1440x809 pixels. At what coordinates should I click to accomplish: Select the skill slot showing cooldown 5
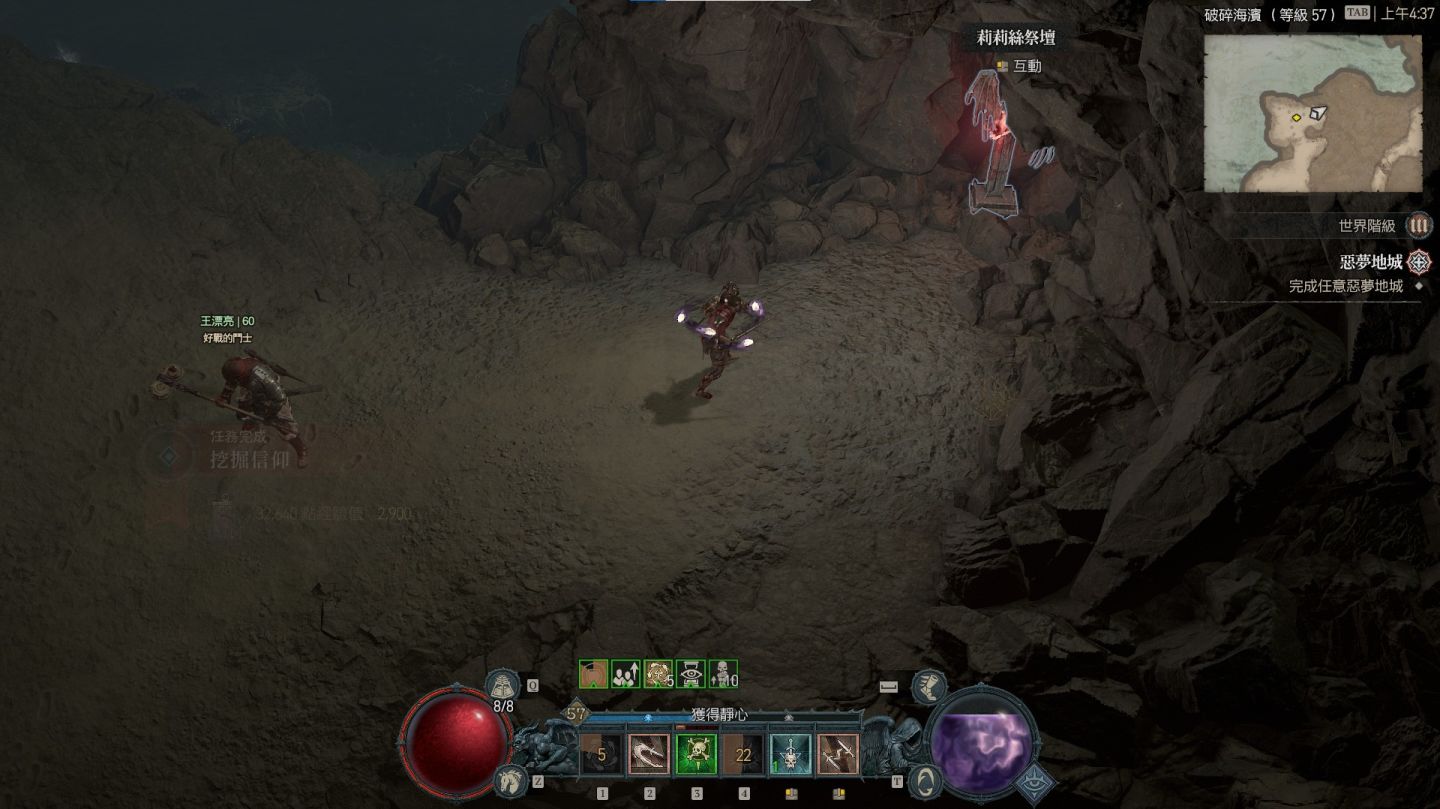pos(602,755)
